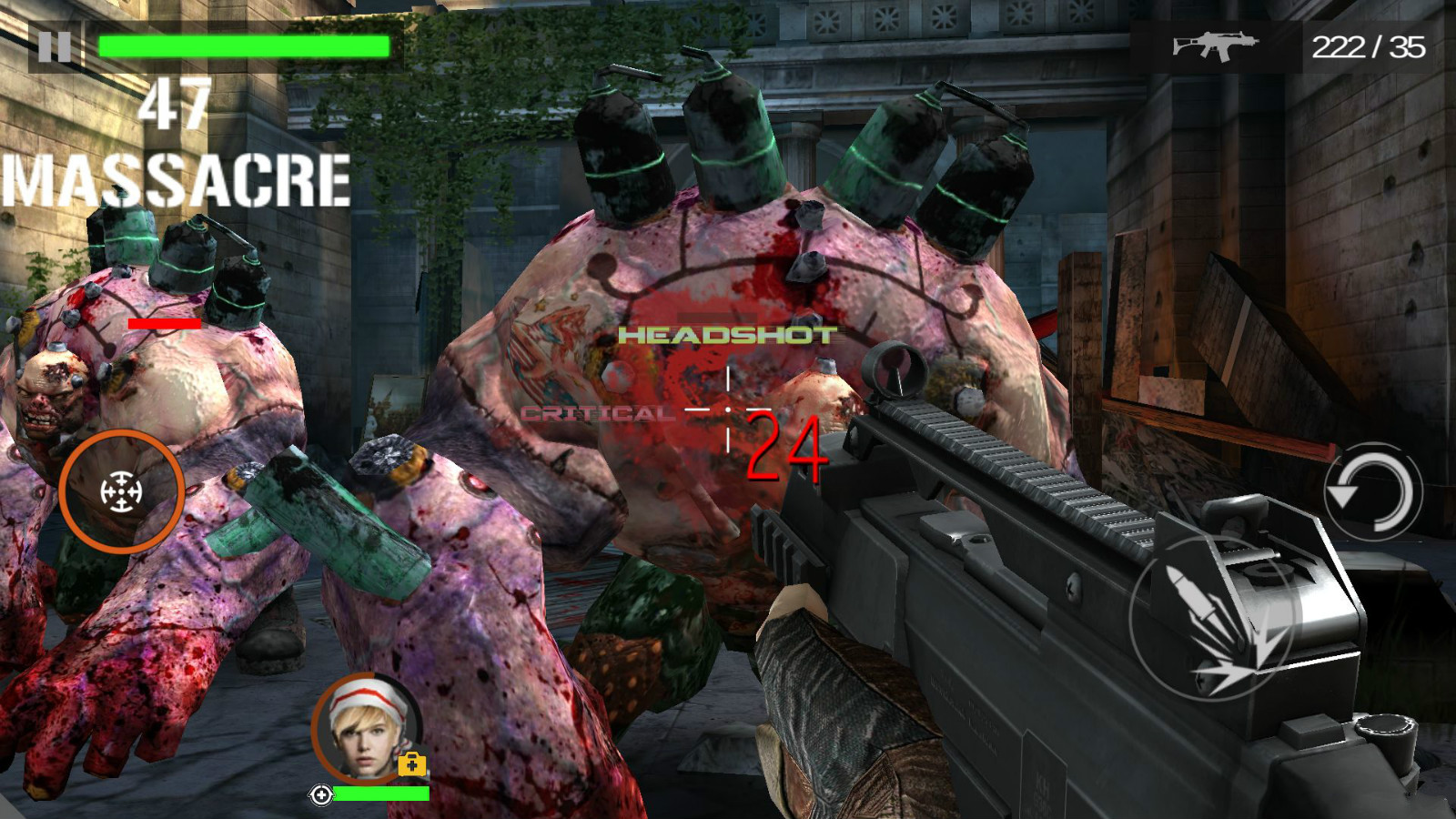The image size is (1456, 819).
Task: Switch weapon via rifle icon
Action: point(1215,45)
